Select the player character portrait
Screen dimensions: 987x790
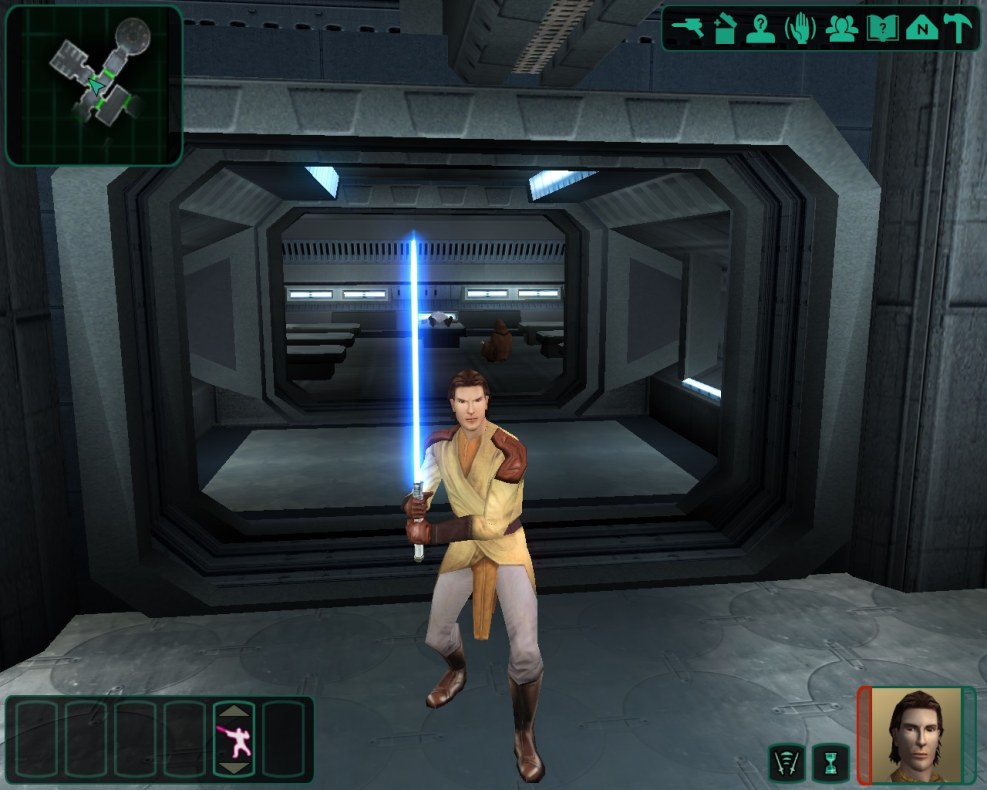(914, 735)
